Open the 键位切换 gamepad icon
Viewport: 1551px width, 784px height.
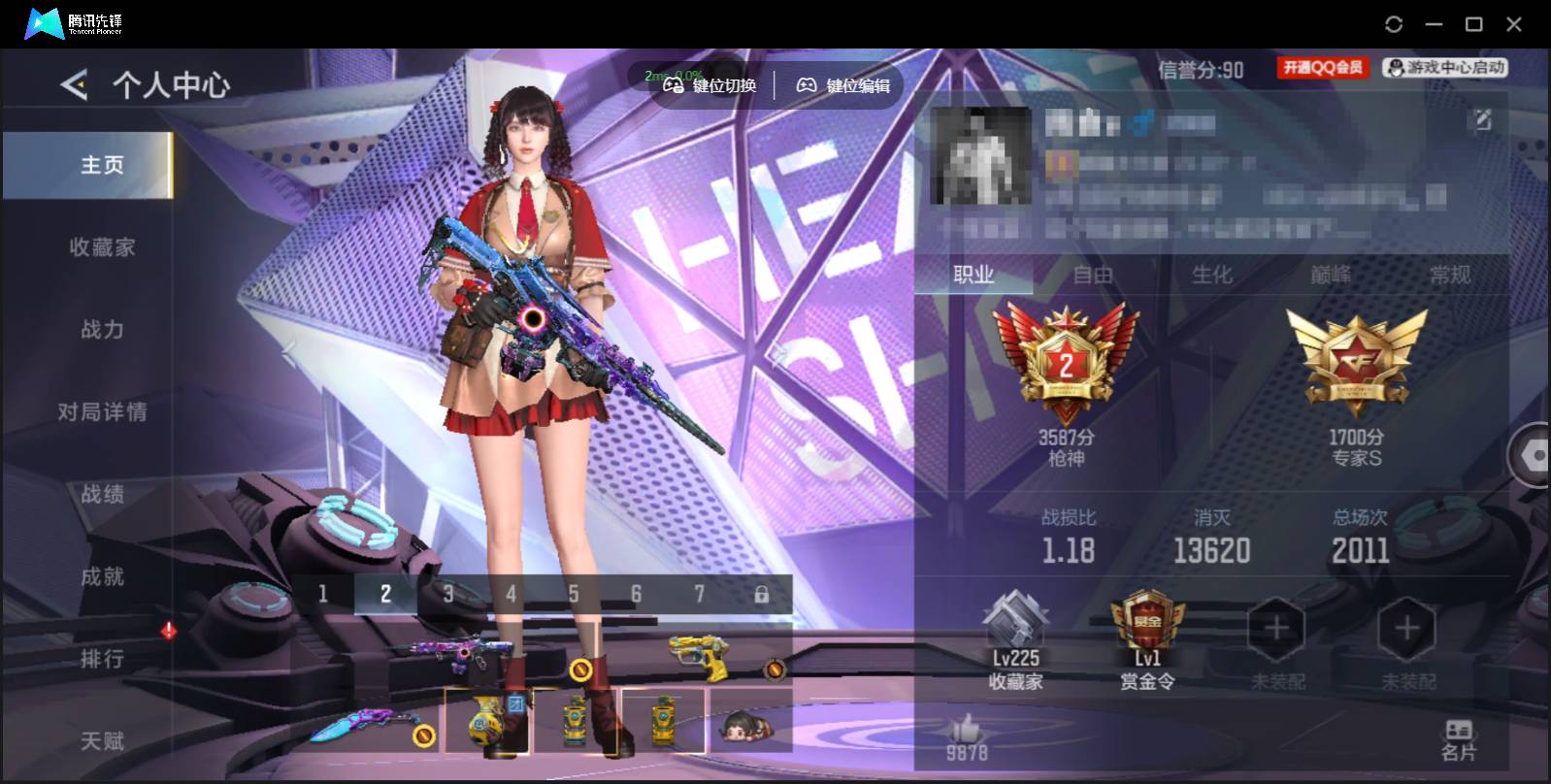(672, 85)
